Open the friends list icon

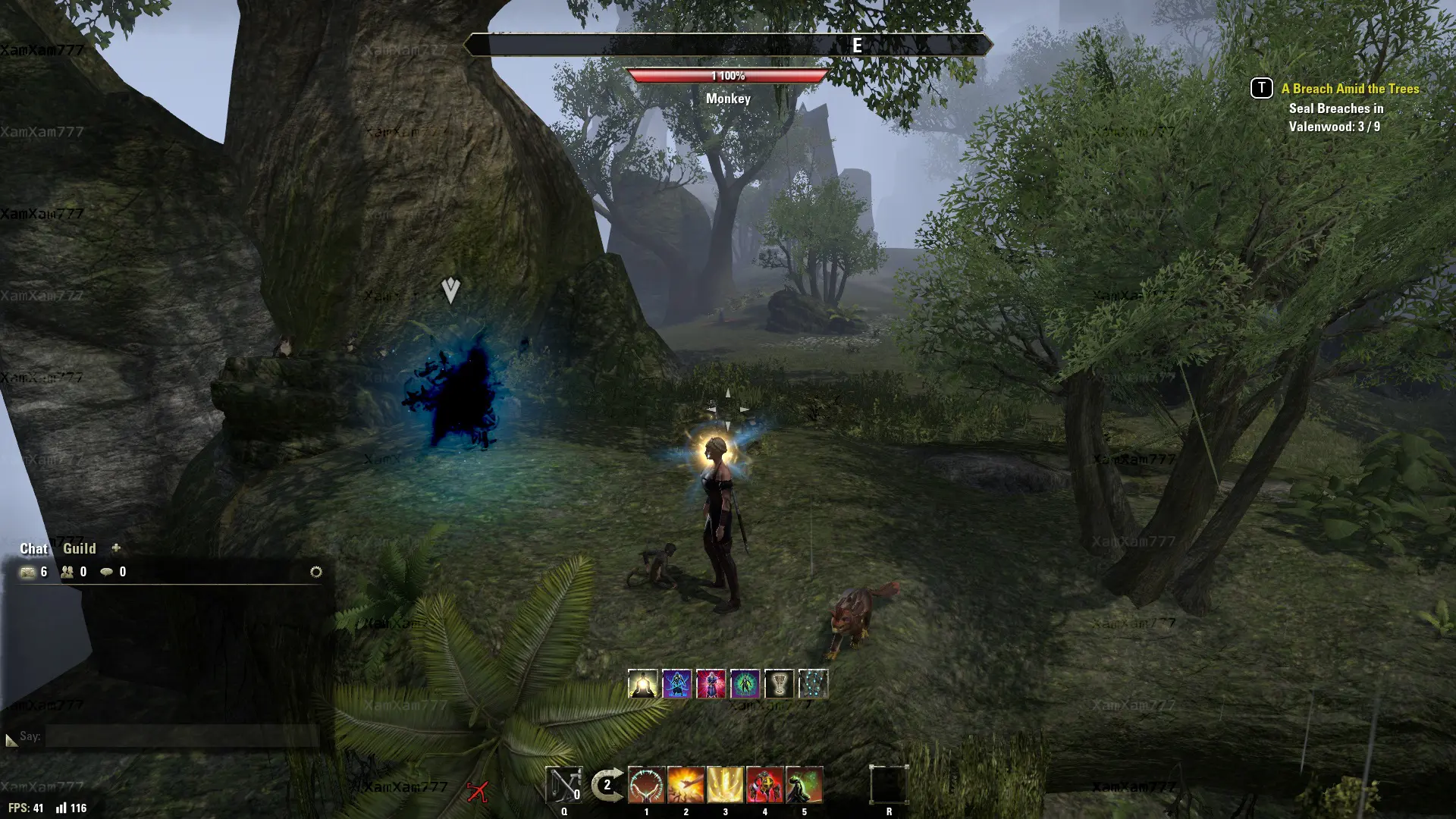point(67,572)
